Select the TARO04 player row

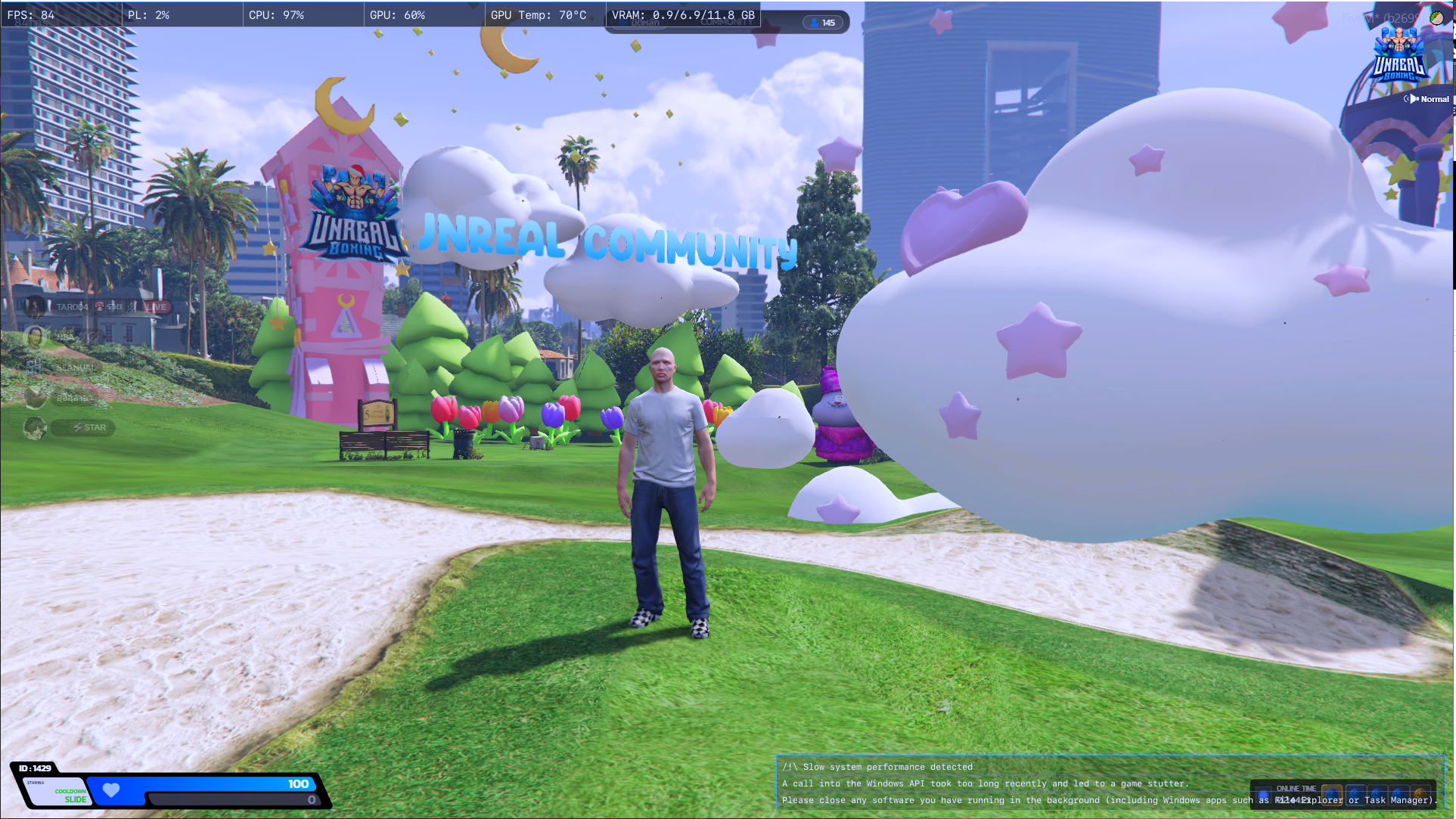pos(72,307)
